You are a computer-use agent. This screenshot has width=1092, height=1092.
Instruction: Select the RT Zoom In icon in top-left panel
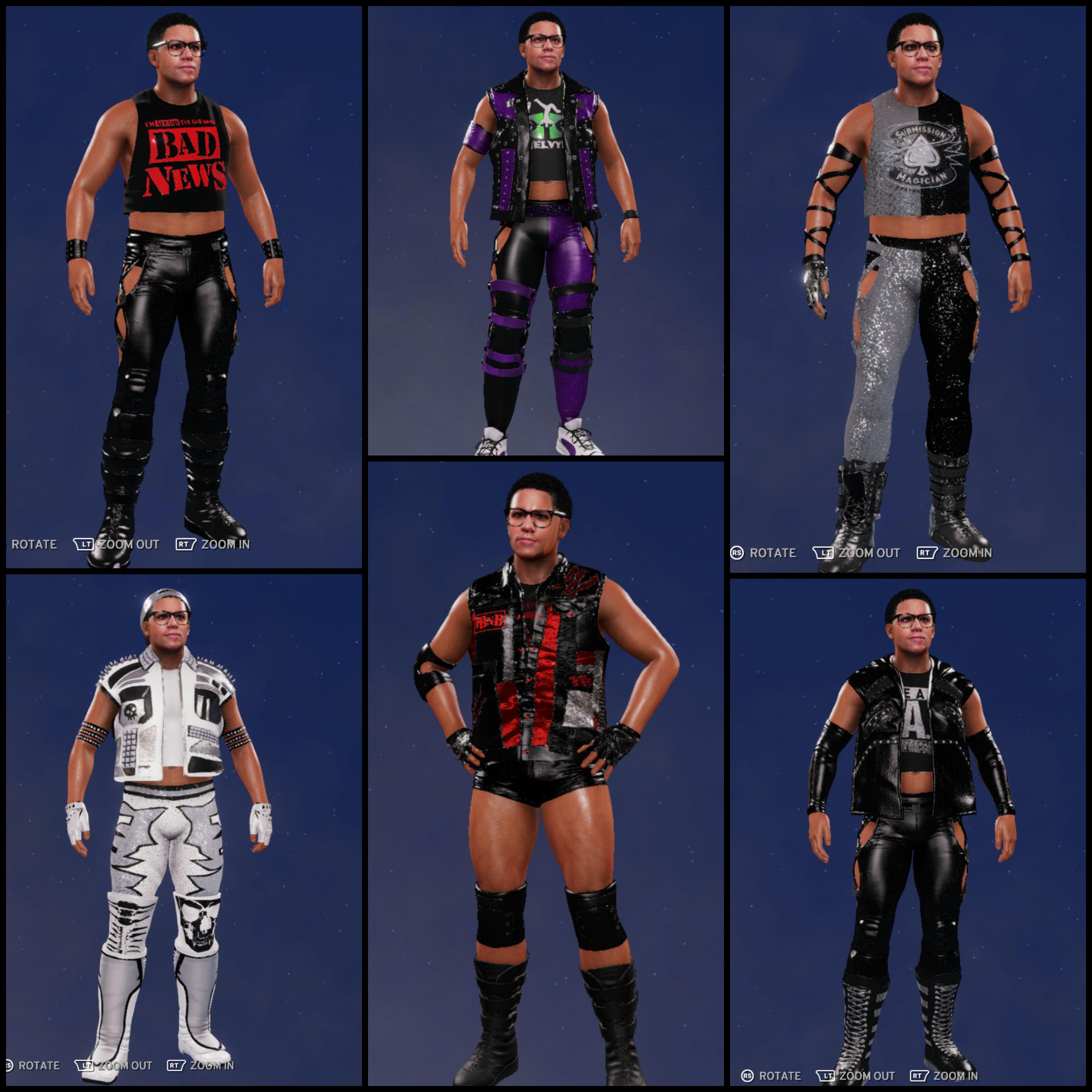click(187, 545)
